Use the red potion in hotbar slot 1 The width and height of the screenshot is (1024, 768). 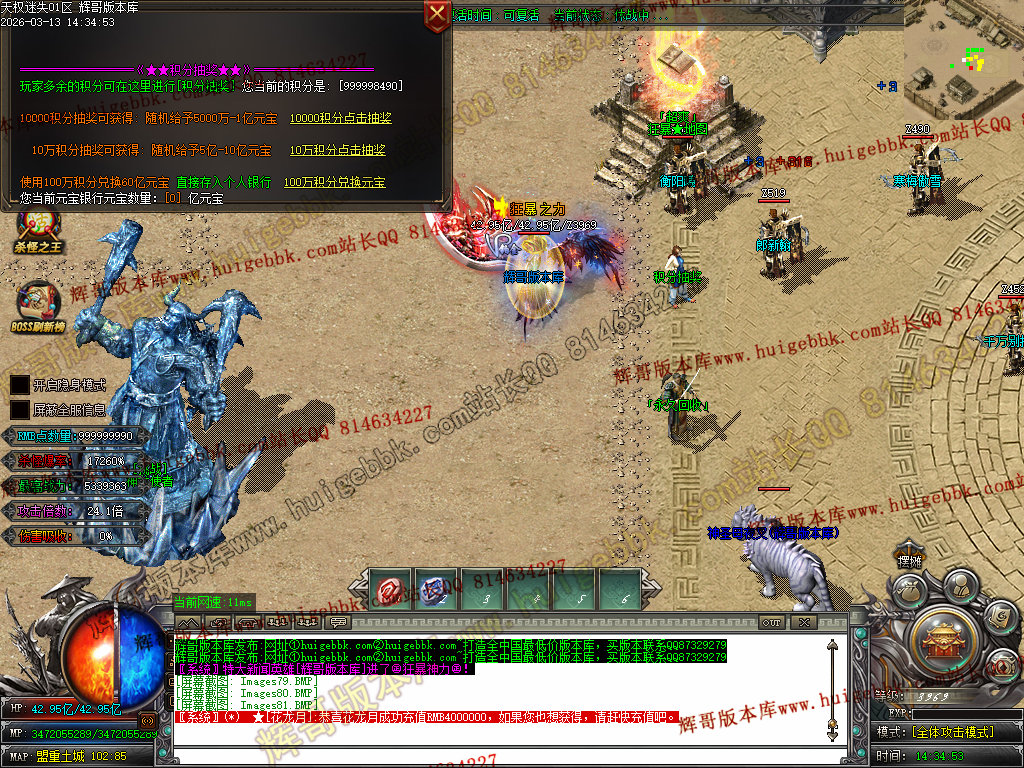(388, 590)
